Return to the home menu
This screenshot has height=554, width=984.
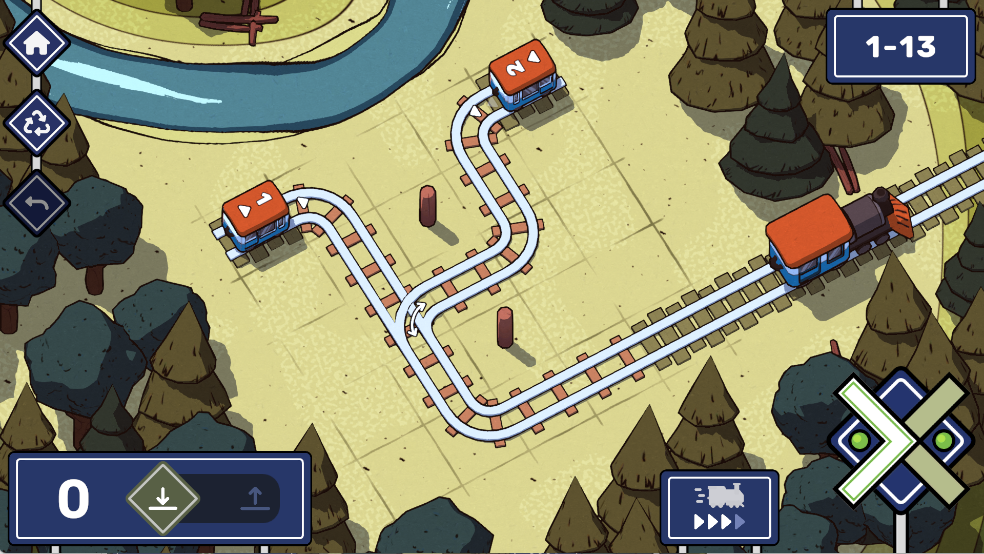coord(37,44)
